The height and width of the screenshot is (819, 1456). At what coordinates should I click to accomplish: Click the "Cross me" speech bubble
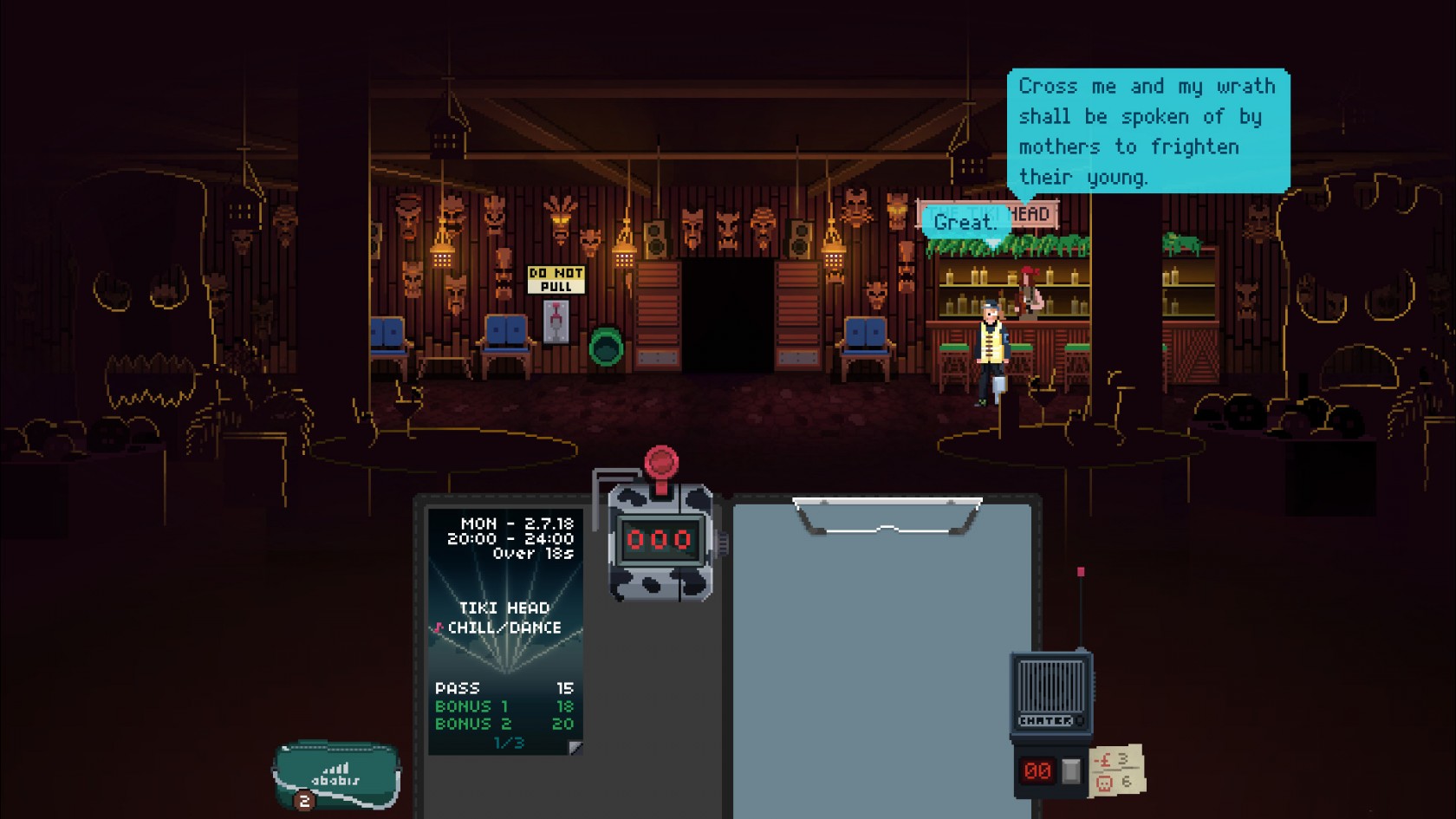pyautogui.click(x=1147, y=131)
